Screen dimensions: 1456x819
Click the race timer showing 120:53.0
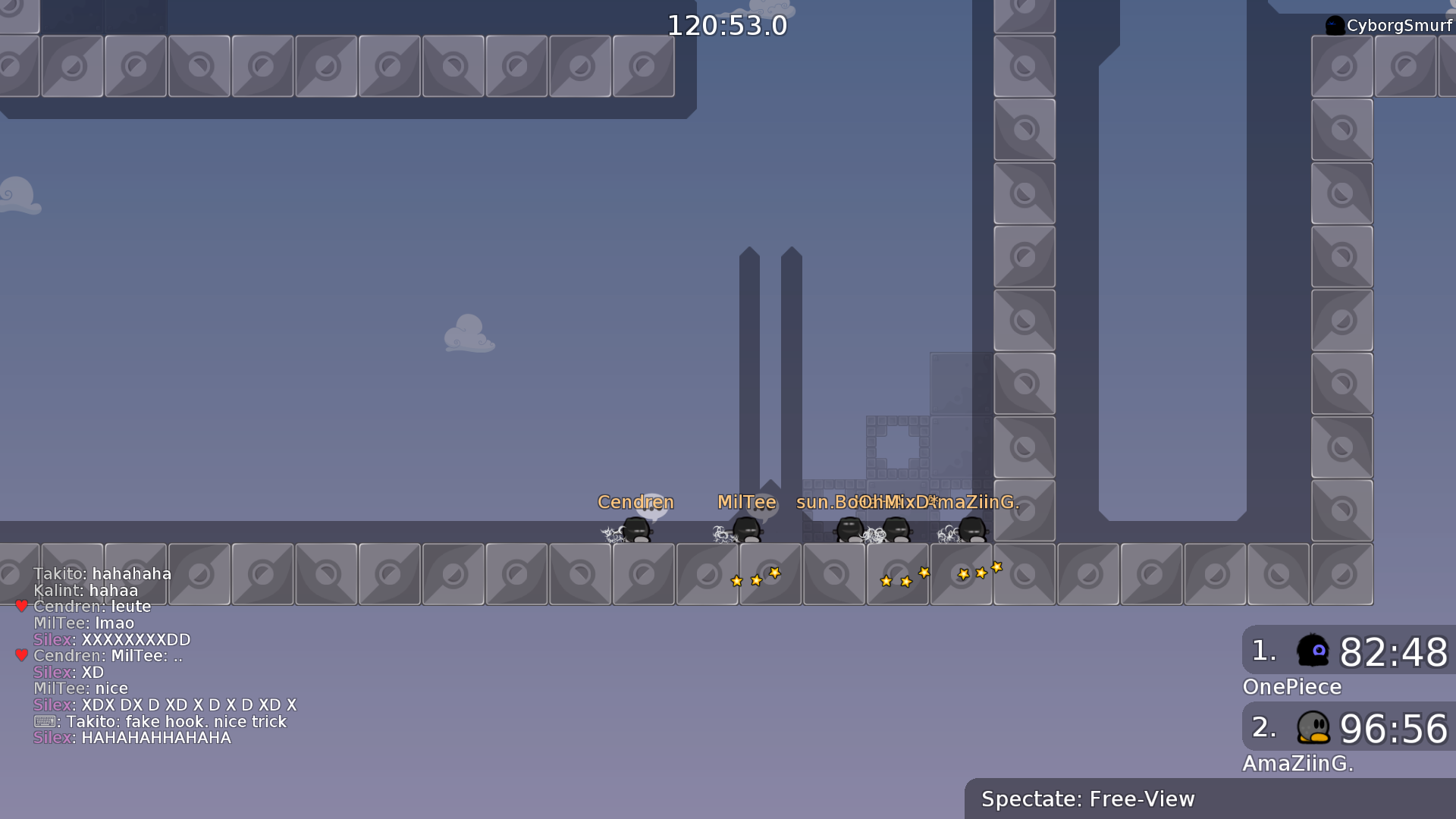point(727,25)
